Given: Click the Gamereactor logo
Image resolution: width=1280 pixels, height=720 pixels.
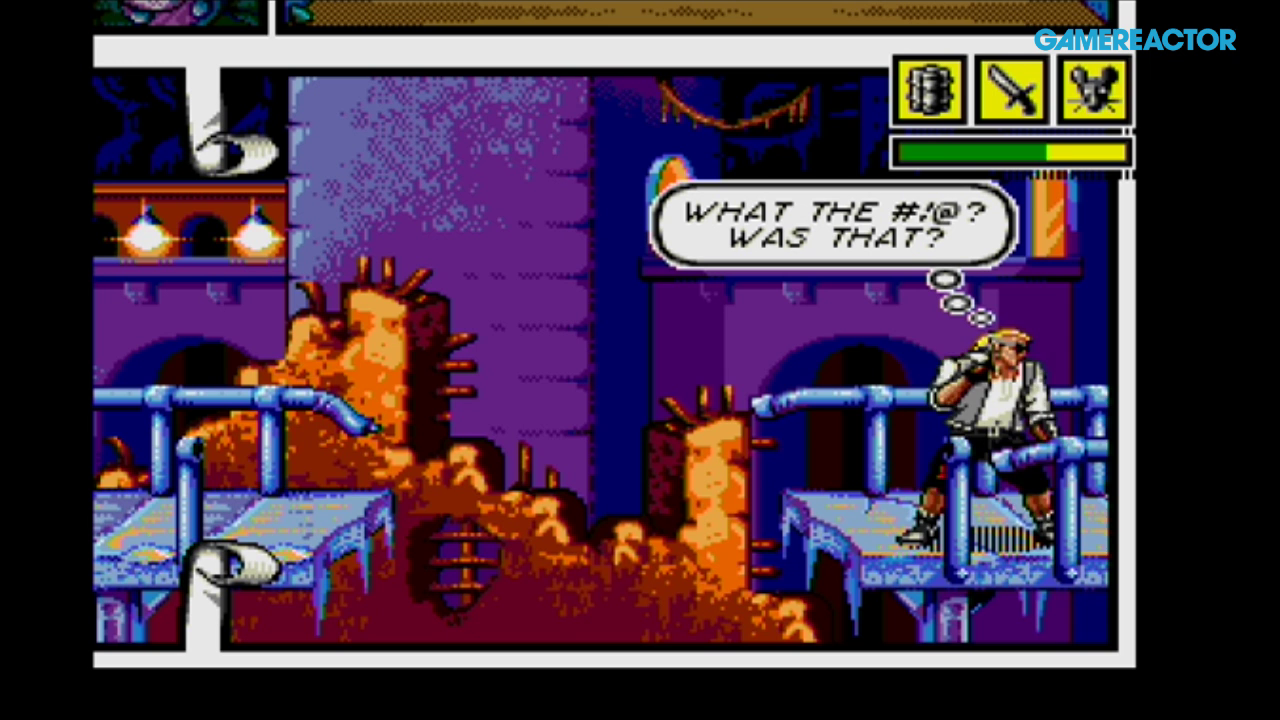Looking at the screenshot, I should pyautogui.click(x=1138, y=40).
